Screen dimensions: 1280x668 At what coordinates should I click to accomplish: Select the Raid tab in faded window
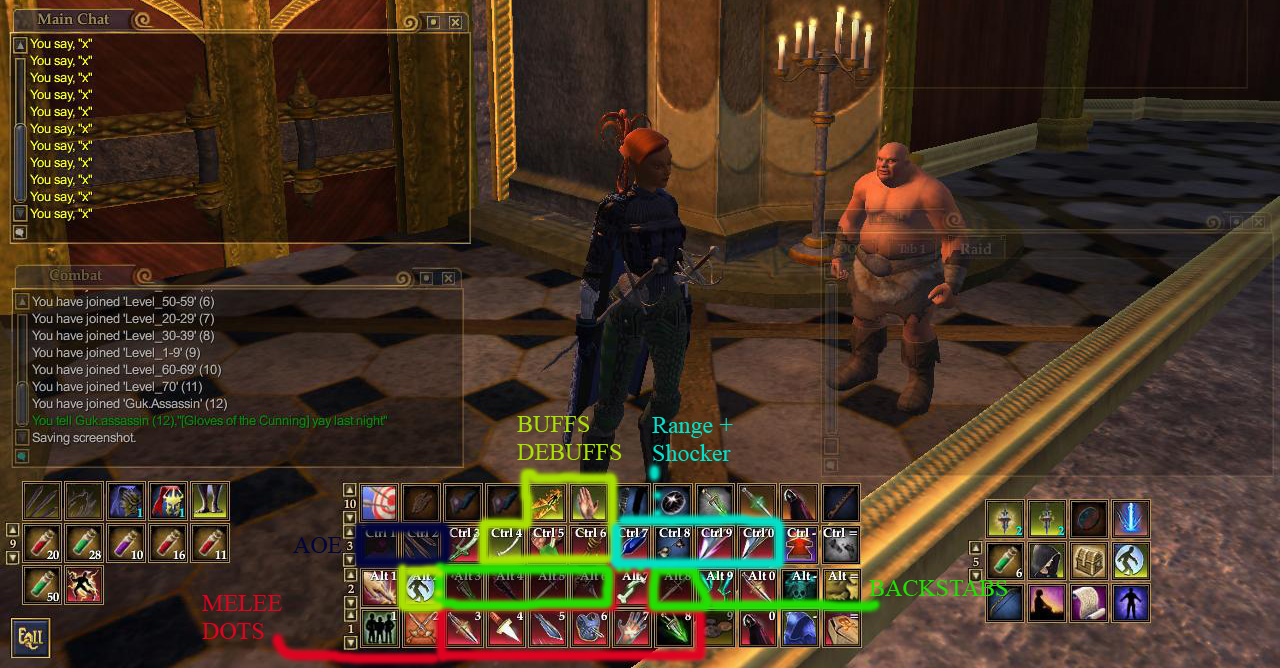tap(975, 249)
